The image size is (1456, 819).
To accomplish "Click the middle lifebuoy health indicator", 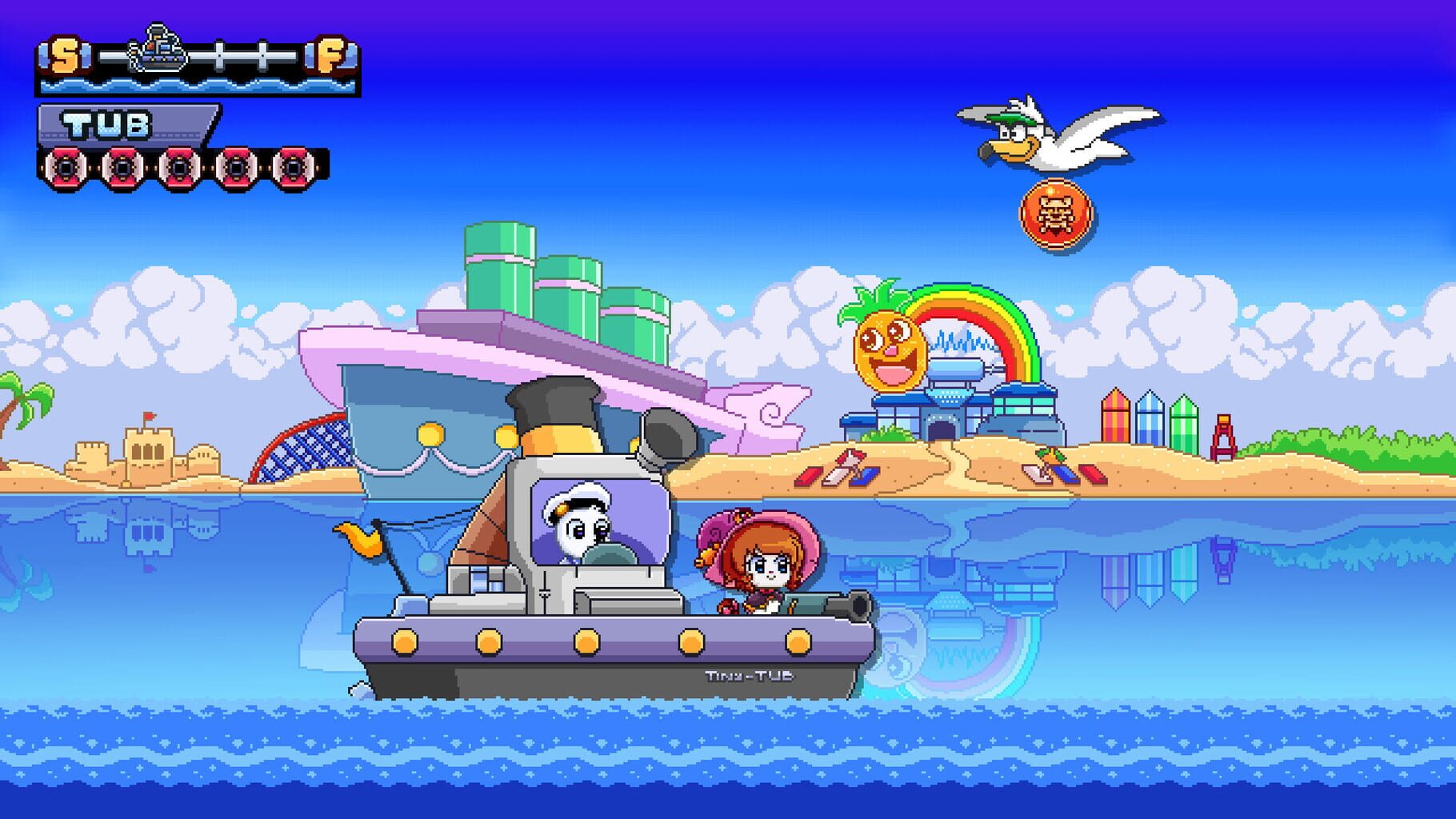I will 180,170.
